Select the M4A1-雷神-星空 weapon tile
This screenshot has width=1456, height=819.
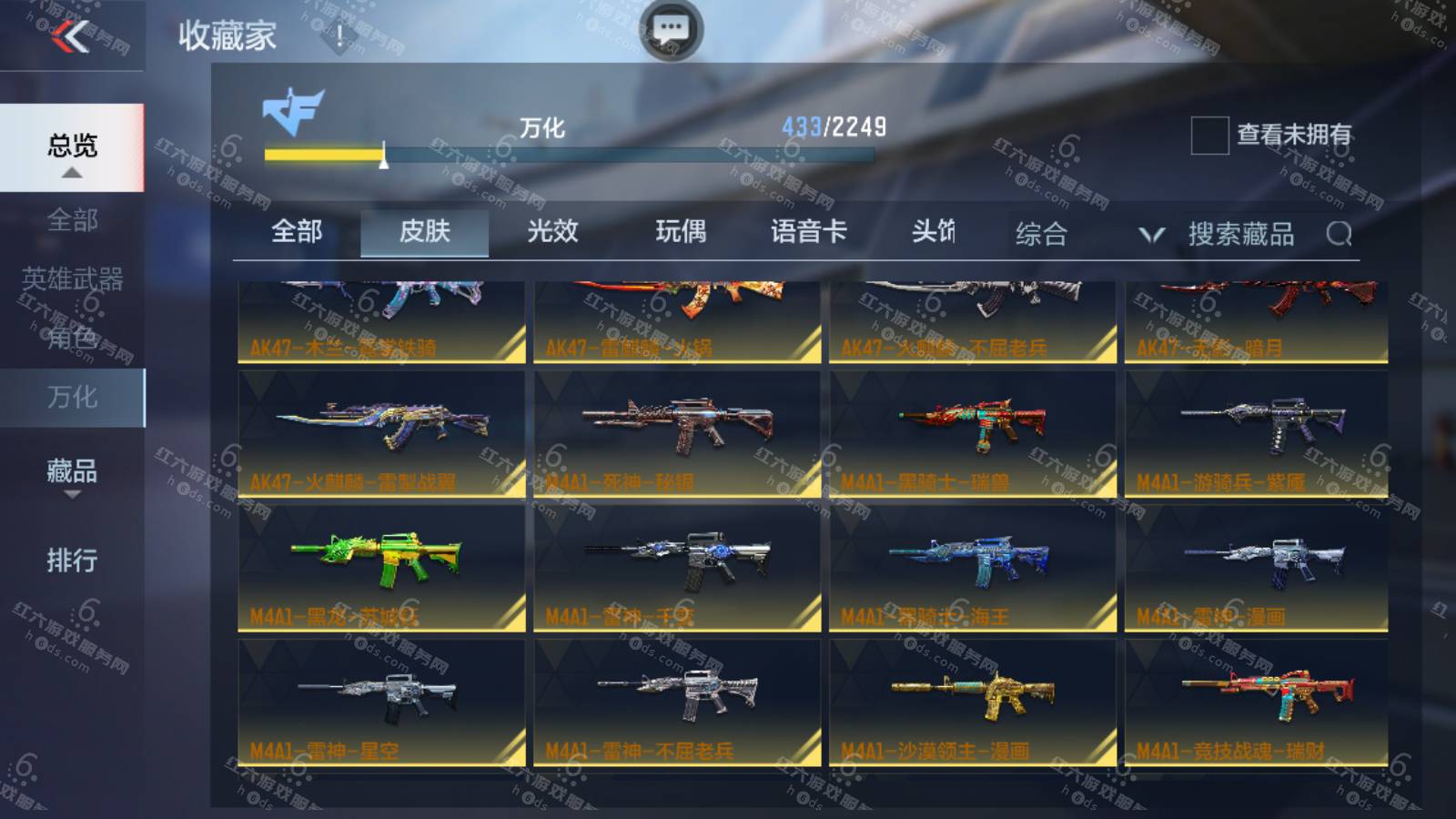[381, 703]
